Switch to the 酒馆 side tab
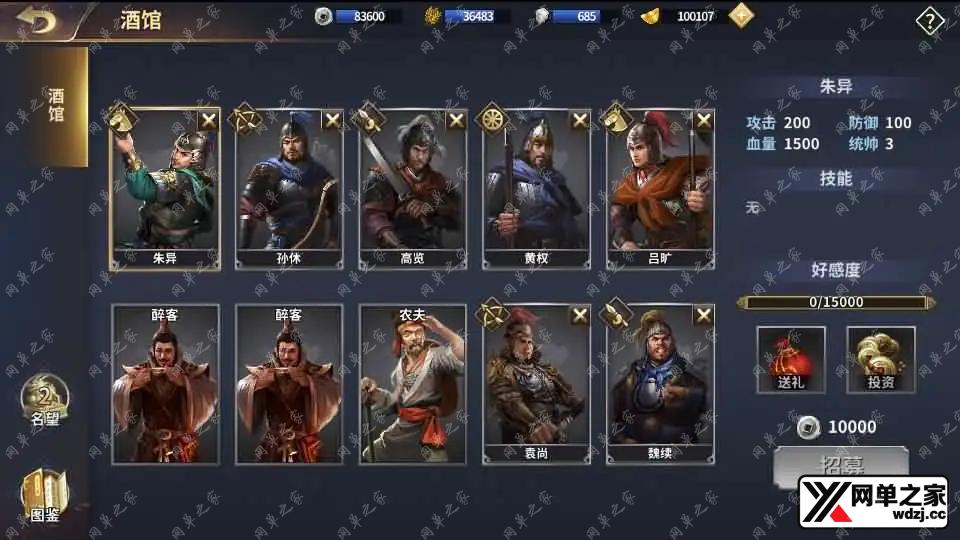Viewport: 960px width, 540px height. [56, 106]
